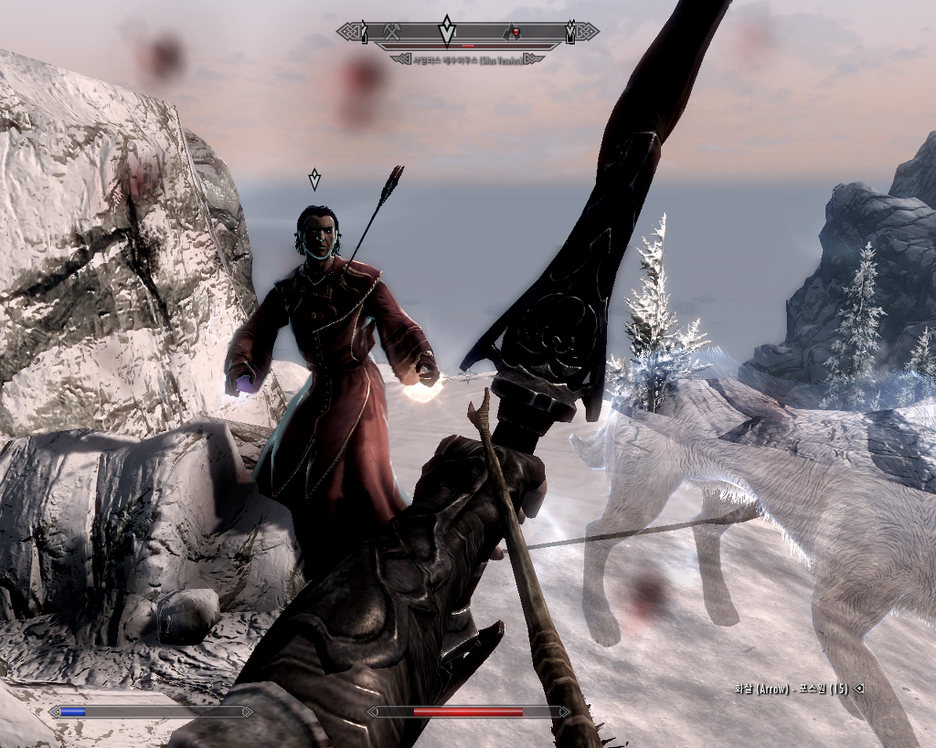This screenshot has width=936, height=748.
Task: Click the crossed pickaxes mine marker on compass
Action: (x=393, y=32)
